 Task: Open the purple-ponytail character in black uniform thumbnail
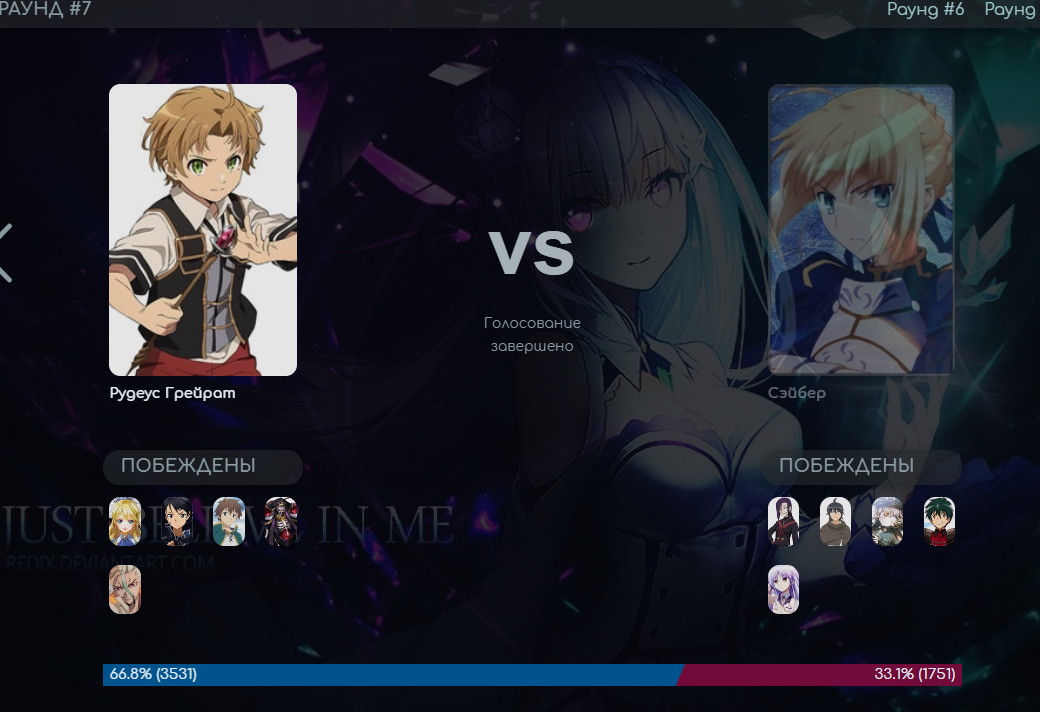(x=783, y=521)
